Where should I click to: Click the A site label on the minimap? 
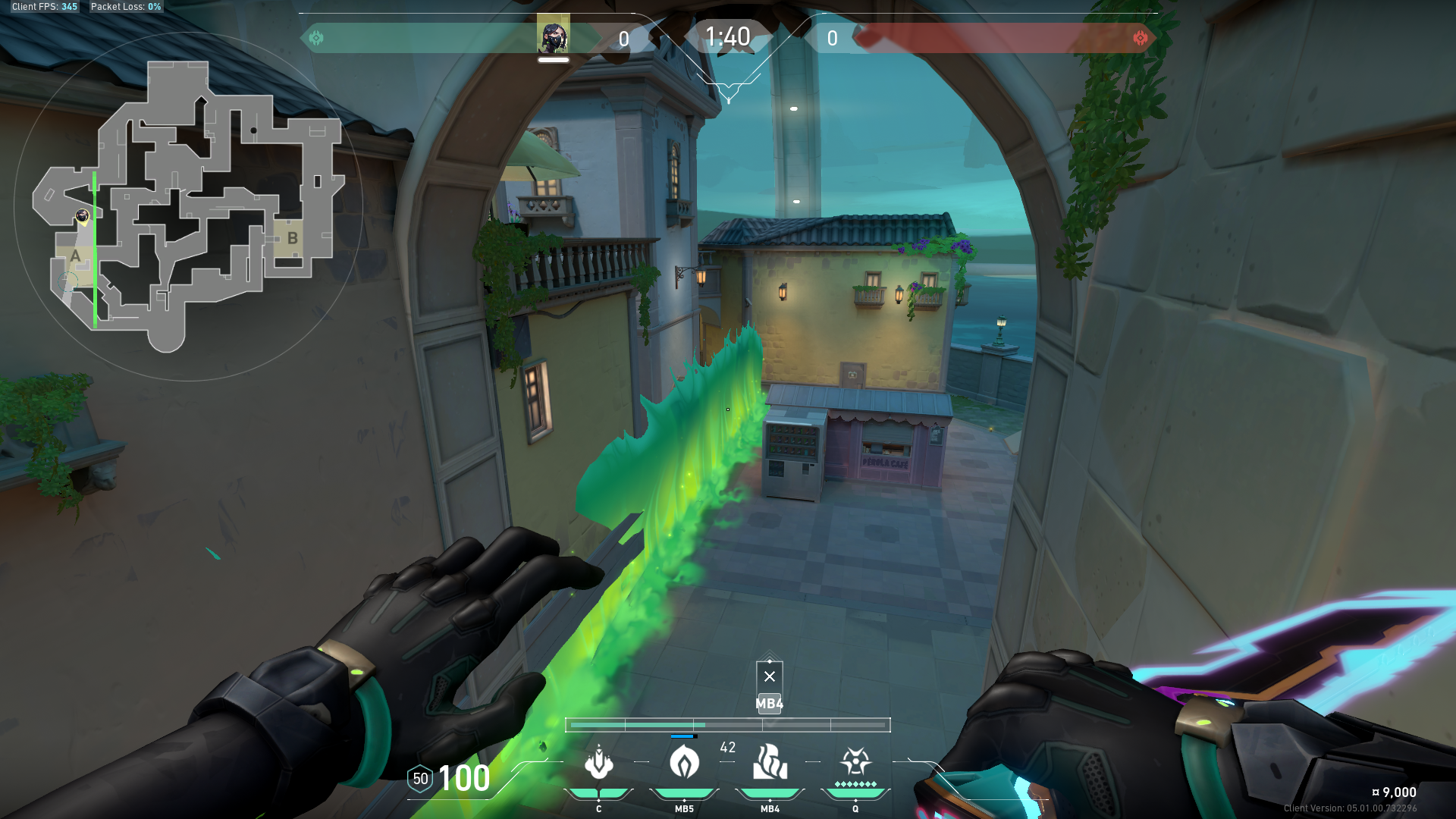point(75,256)
